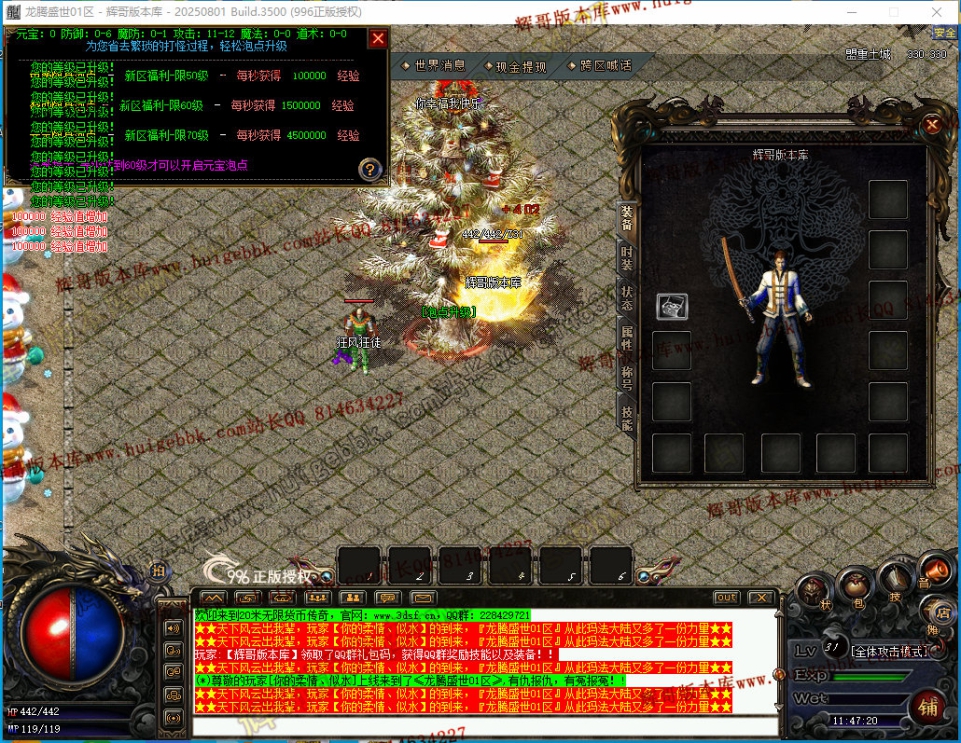Select the 现金提现 cash withdrawal button

click(x=521, y=67)
